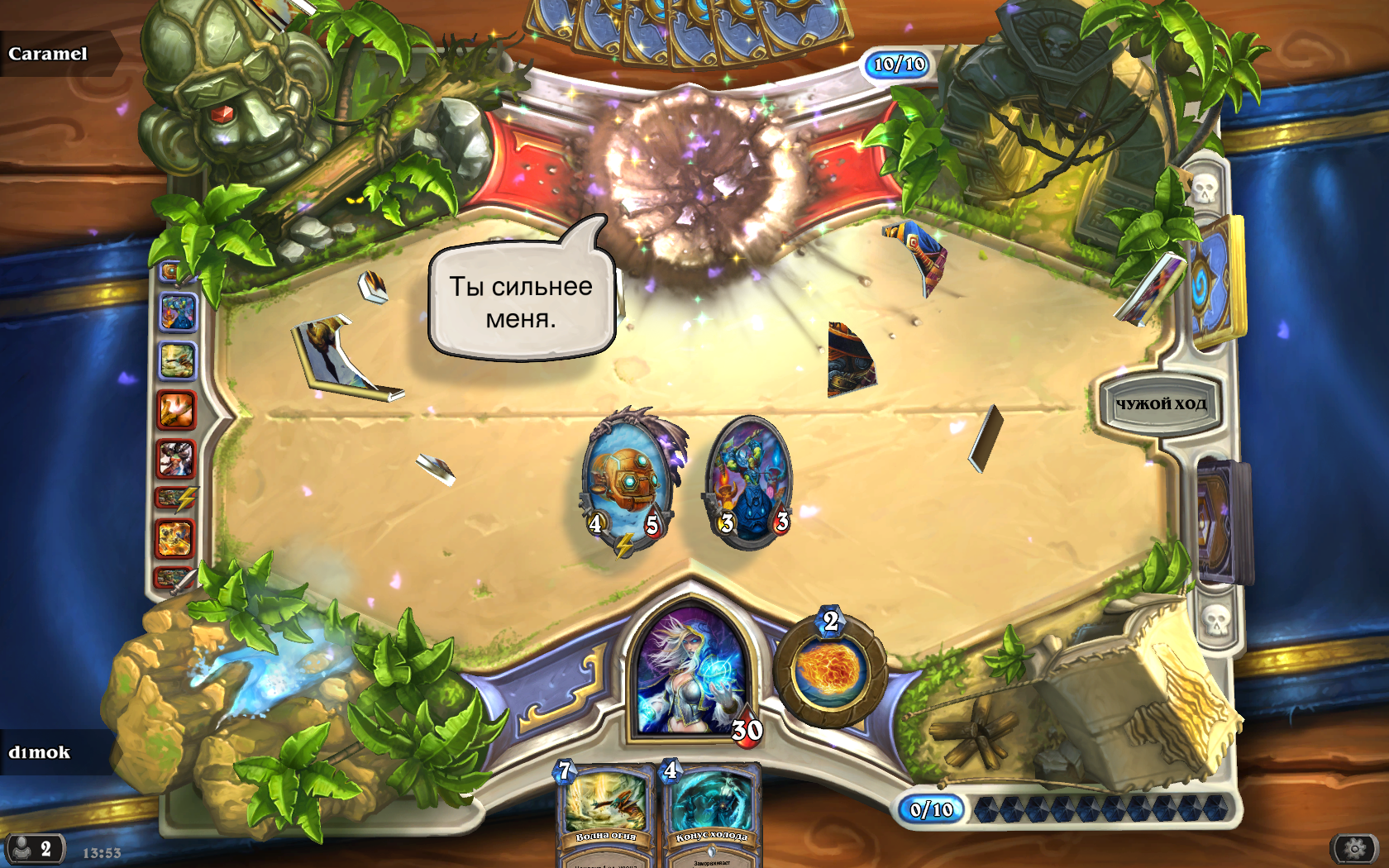The width and height of the screenshot is (1389, 868).
Task: Inspect the history tile with sword icon
Action: coord(175,577)
